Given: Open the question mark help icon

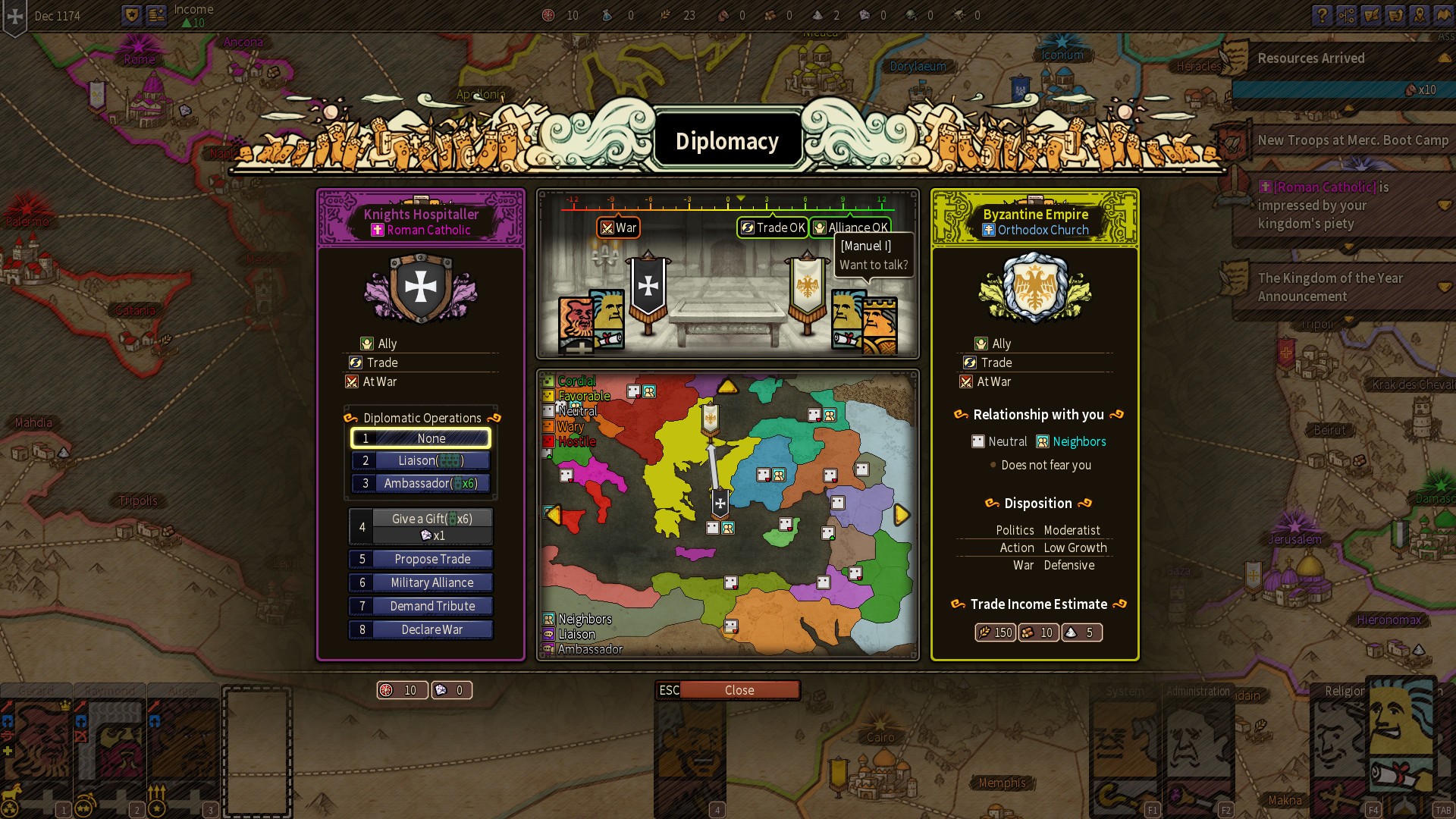Looking at the screenshot, I should (1322, 15).
